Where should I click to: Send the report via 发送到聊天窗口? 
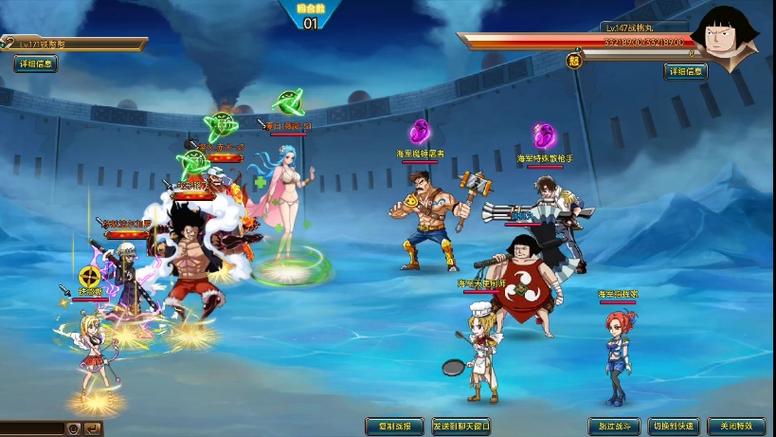(x=461, y=426)
